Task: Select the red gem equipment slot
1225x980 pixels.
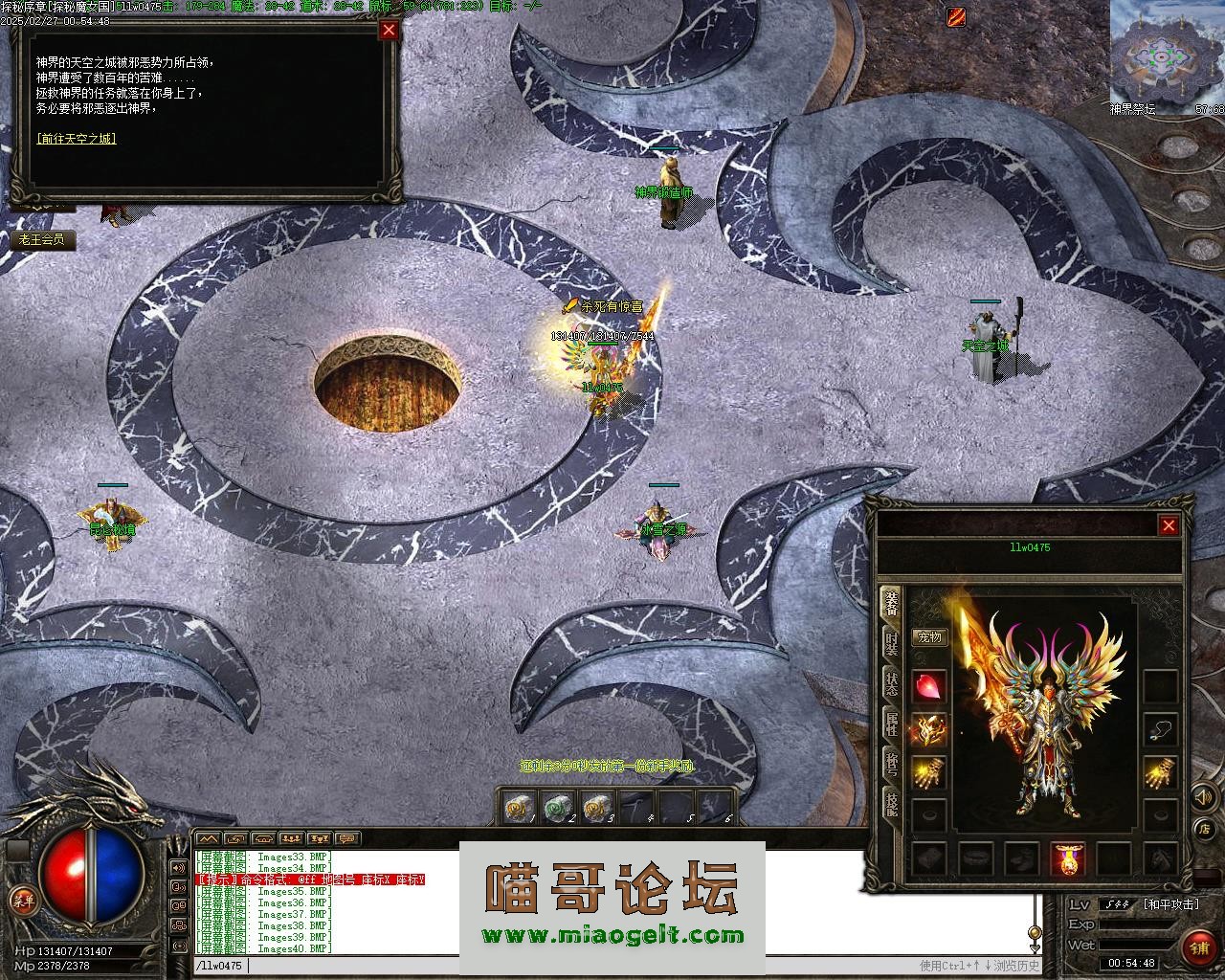Action: [928, 686]
